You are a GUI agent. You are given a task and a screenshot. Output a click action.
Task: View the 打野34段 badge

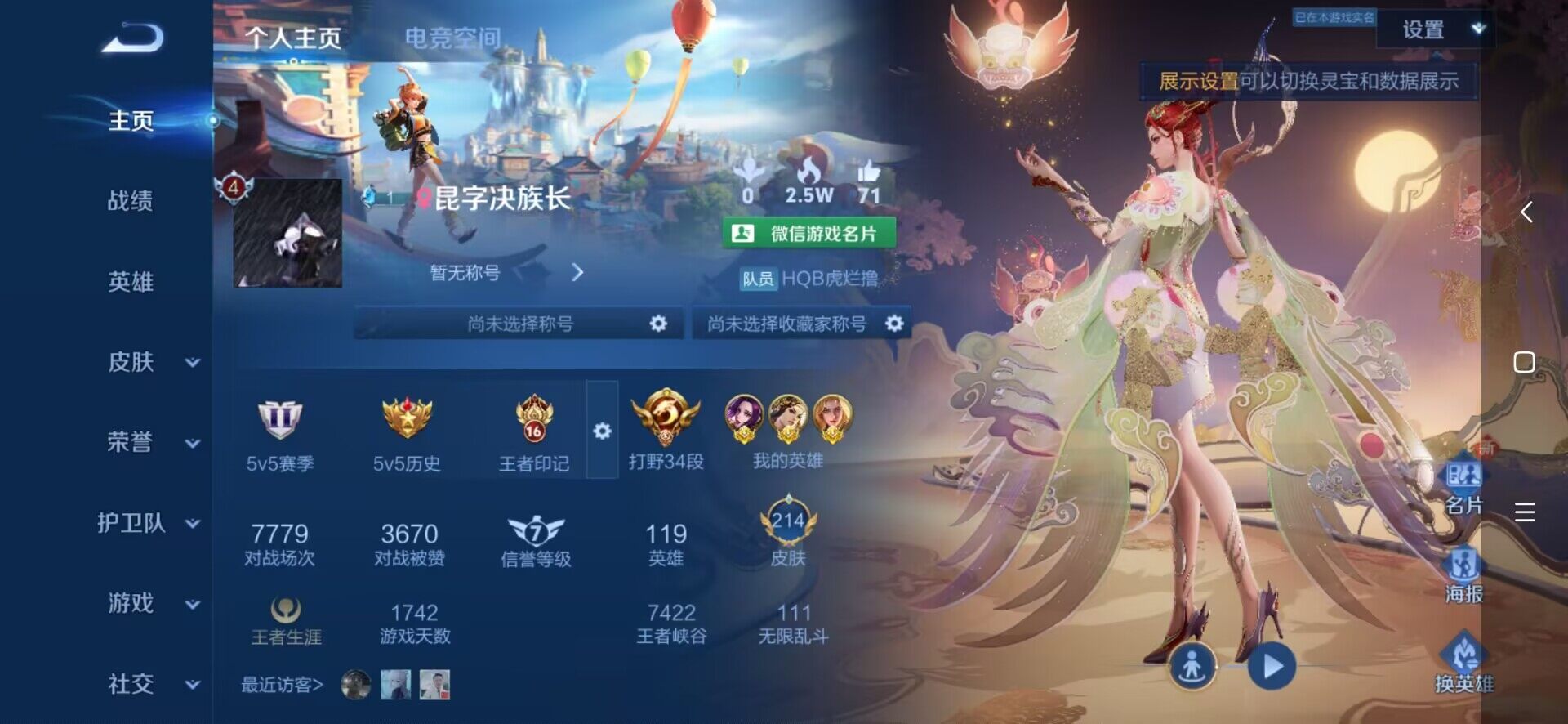[666, 431]
